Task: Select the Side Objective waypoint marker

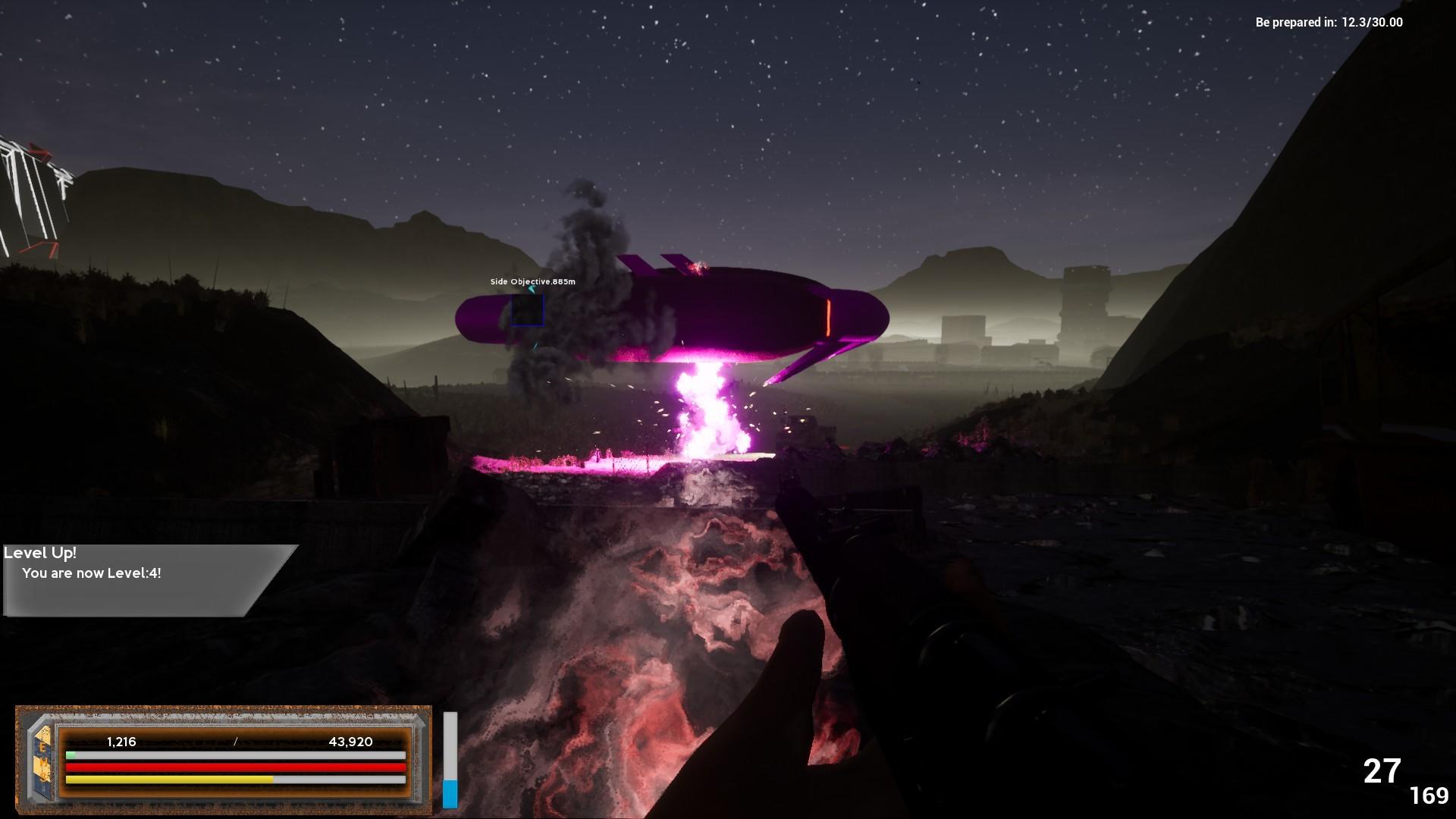Action: tap(527, 310)
